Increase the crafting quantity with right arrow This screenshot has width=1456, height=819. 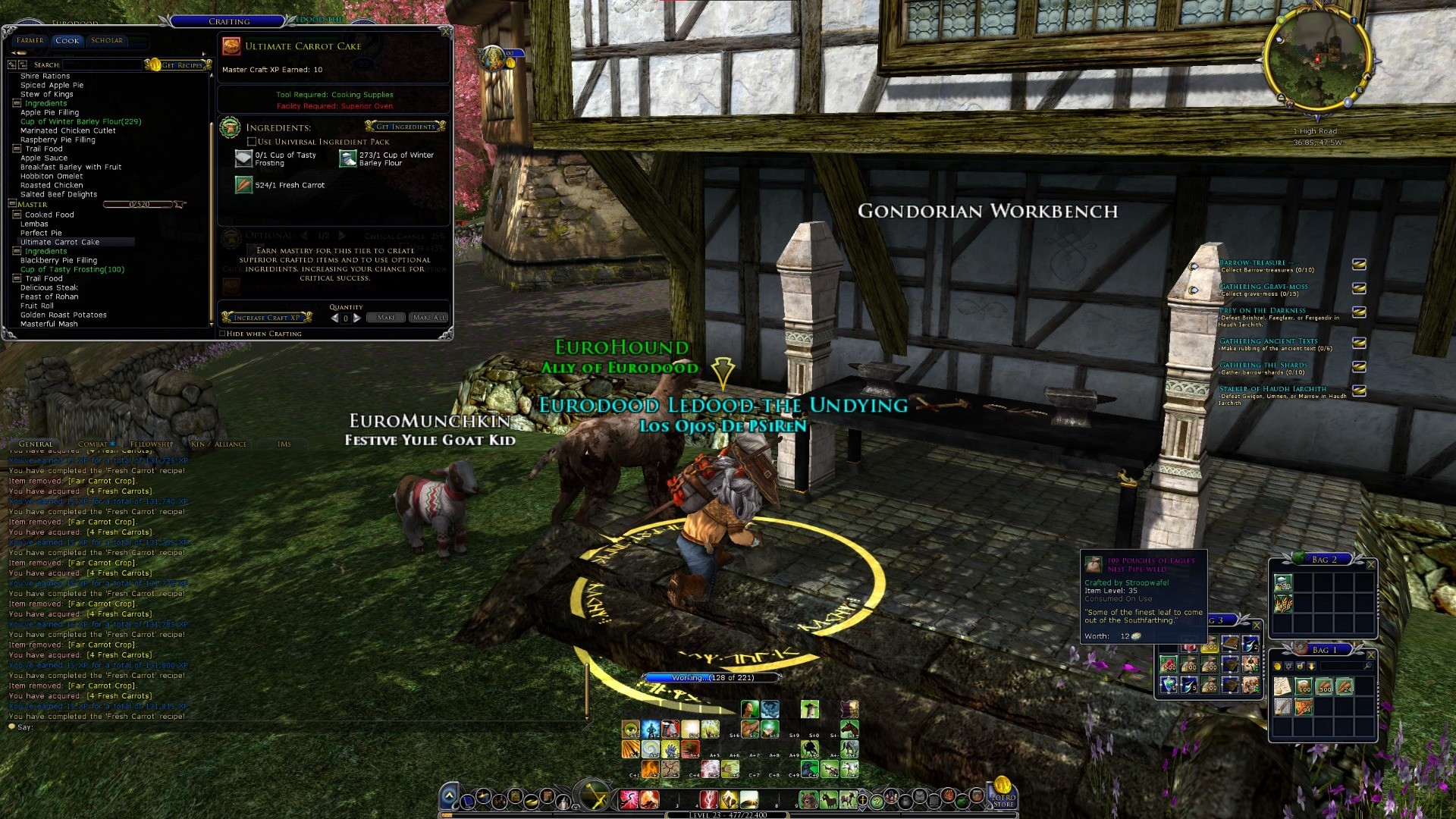(x=357, y=318)
